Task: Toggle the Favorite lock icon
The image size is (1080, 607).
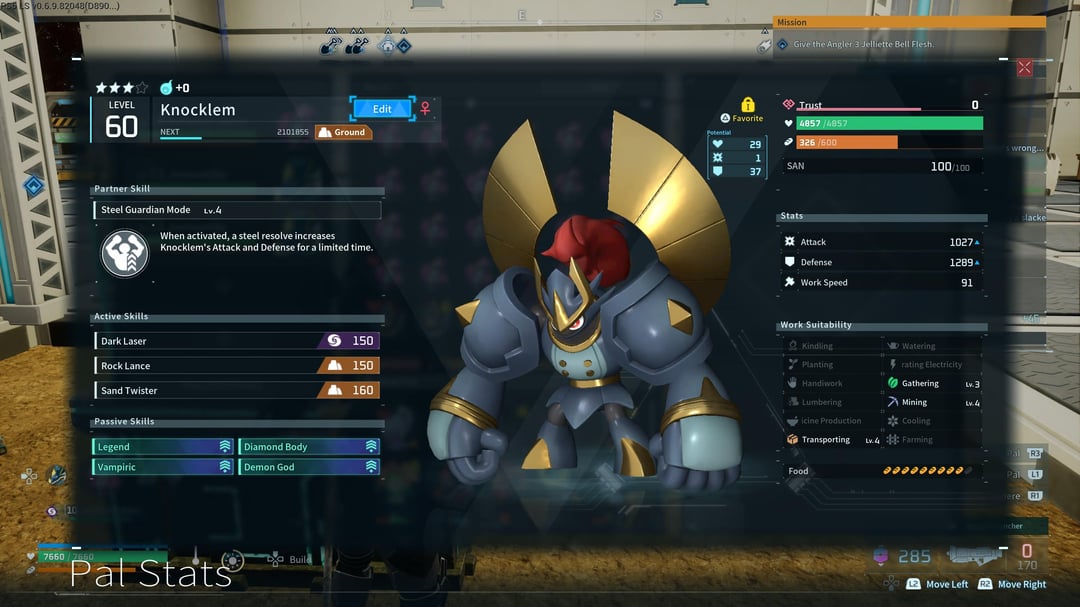Action: pos(747,105)
